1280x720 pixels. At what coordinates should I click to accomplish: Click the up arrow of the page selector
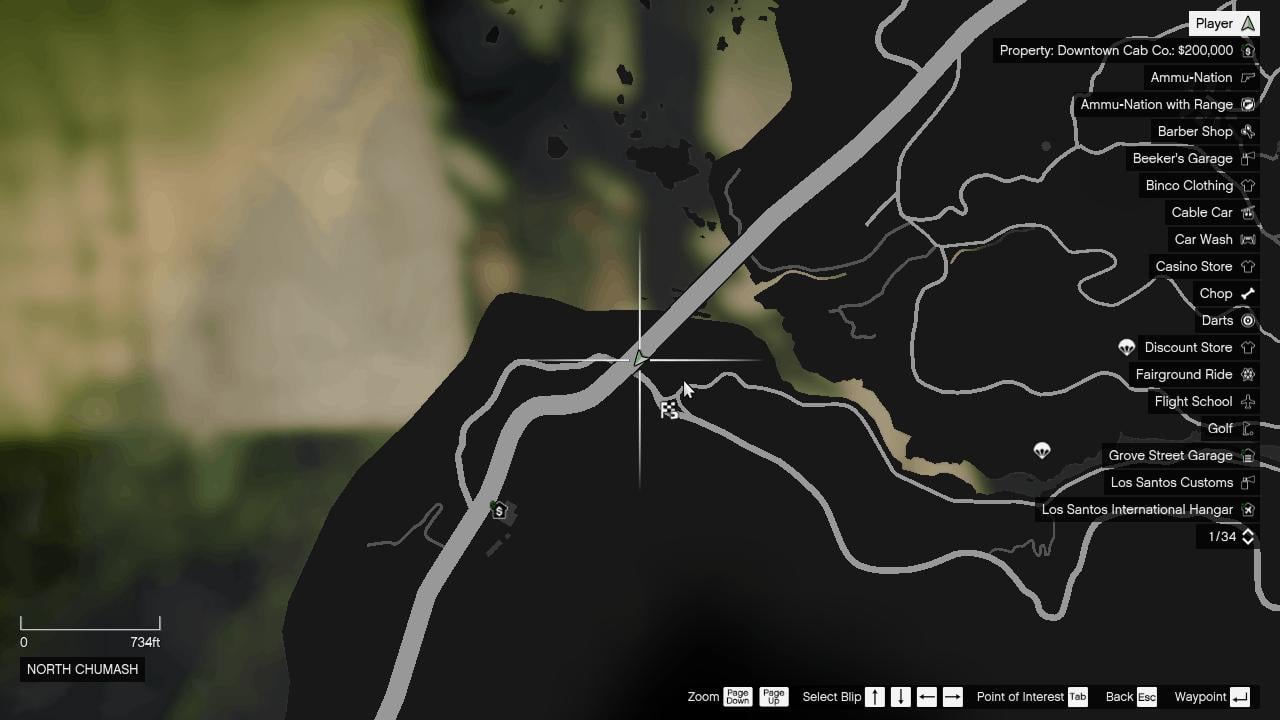1247,532
